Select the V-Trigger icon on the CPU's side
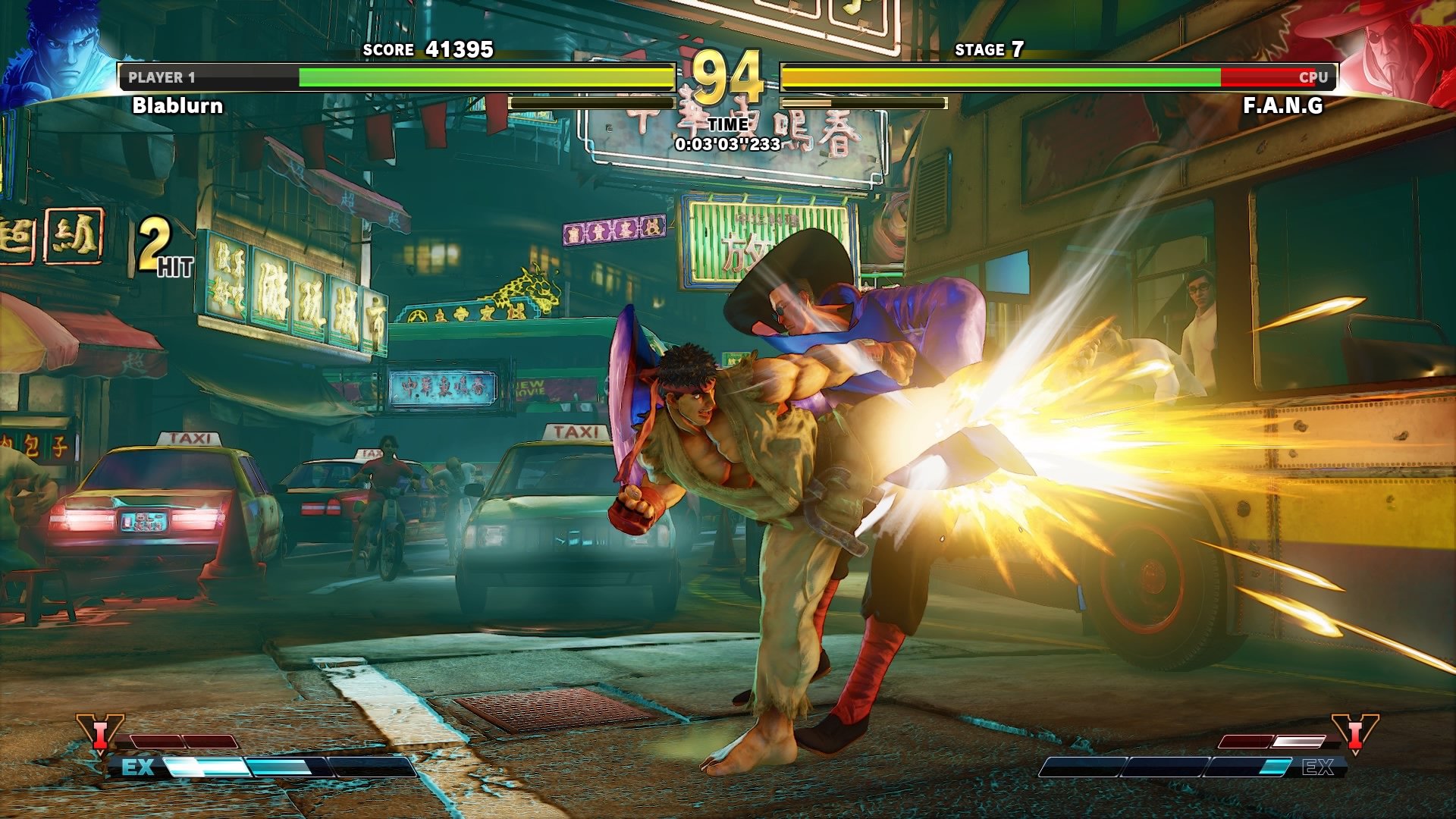Image resolution: width=1456 pixels, height=819 pixels. tap(1356, 733)
